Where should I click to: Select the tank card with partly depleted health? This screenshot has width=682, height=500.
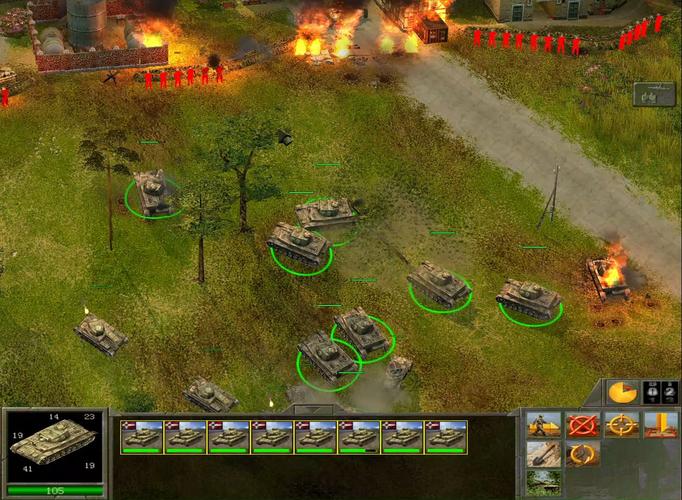pyautogui.click(x=359, y=437)
